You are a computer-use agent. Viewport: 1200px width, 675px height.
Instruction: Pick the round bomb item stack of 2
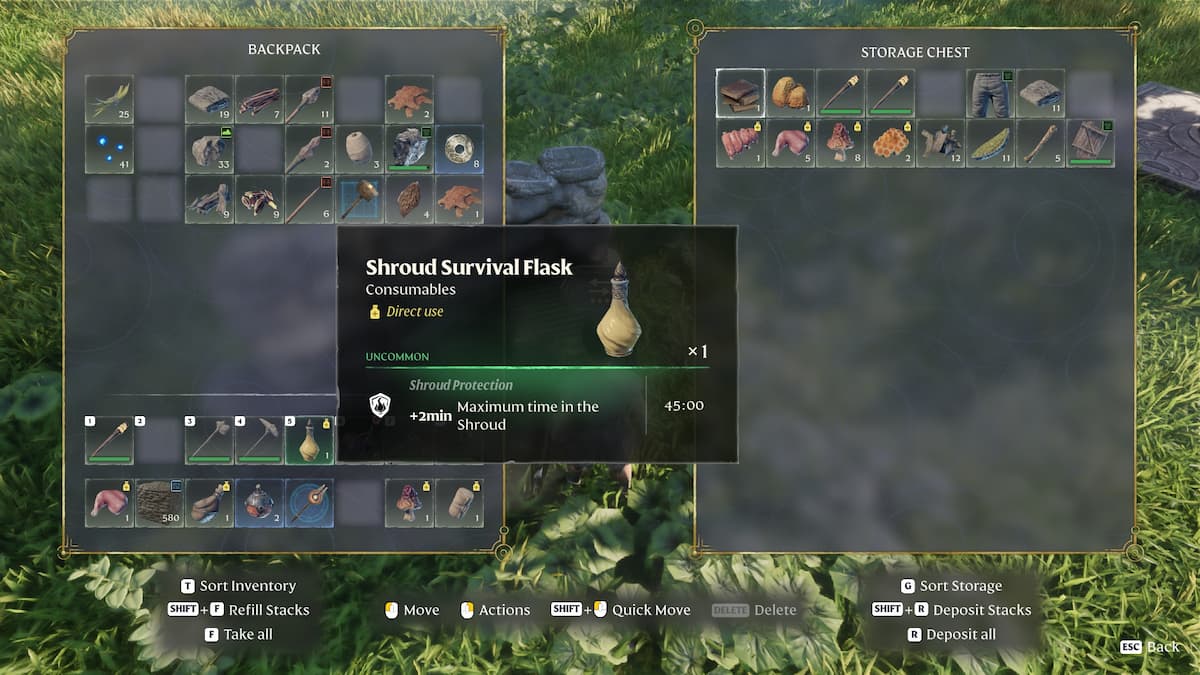tap(259, 503)
